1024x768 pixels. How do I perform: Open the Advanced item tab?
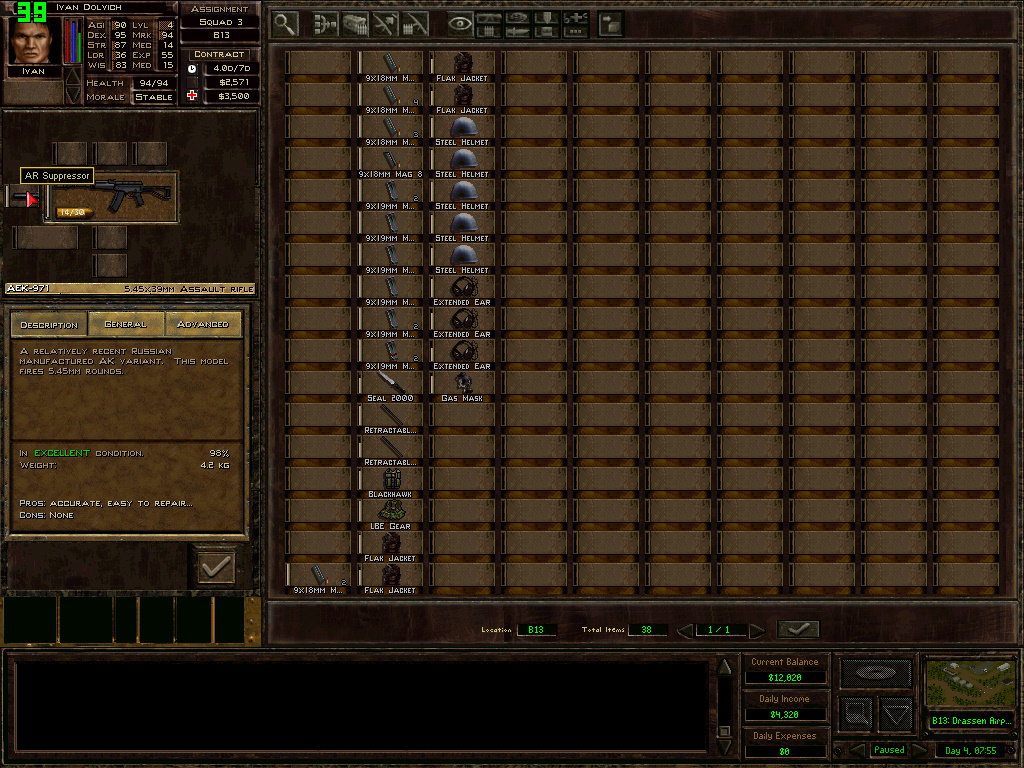point(202,324)
